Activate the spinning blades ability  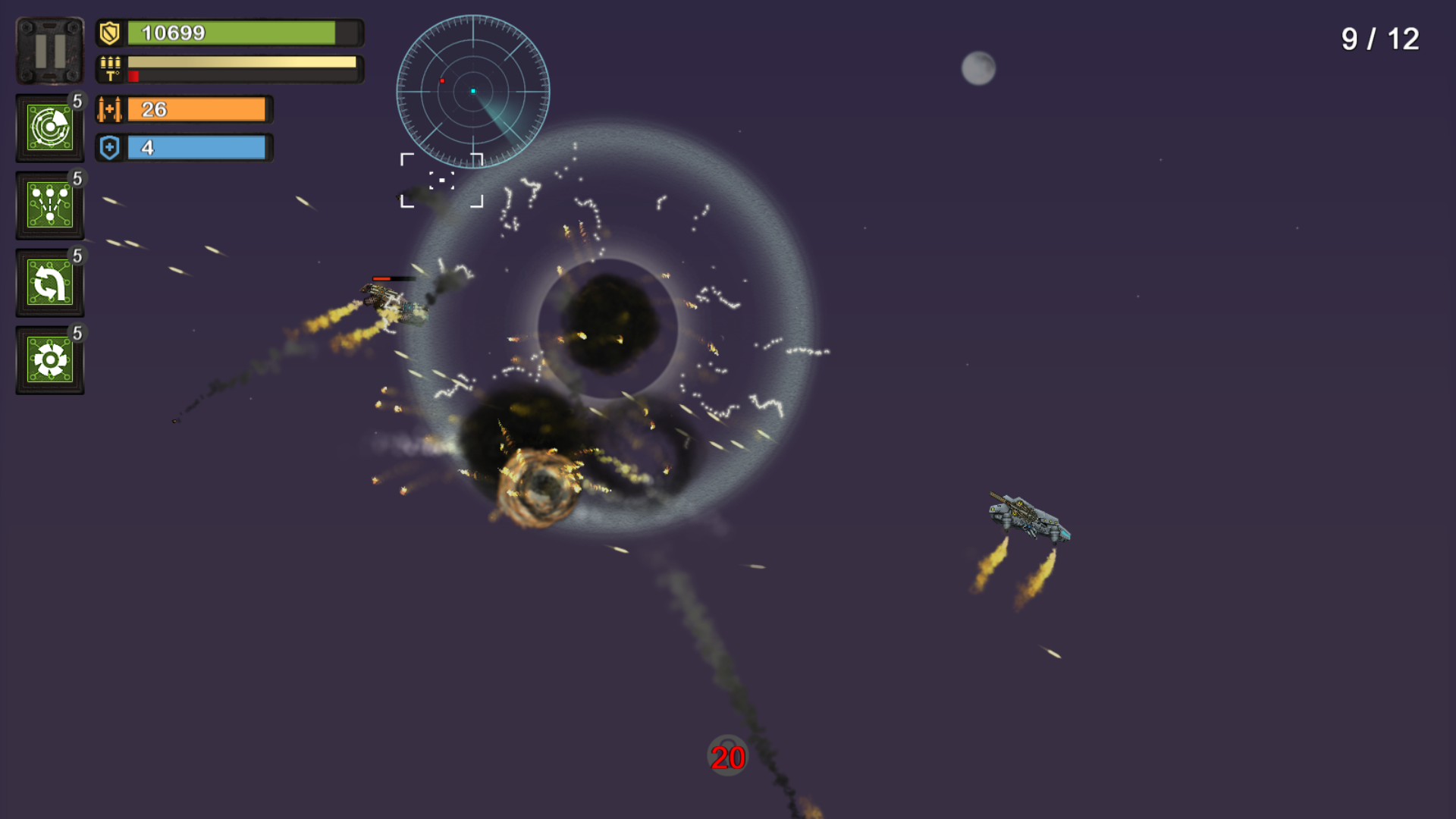coord(49,359)
